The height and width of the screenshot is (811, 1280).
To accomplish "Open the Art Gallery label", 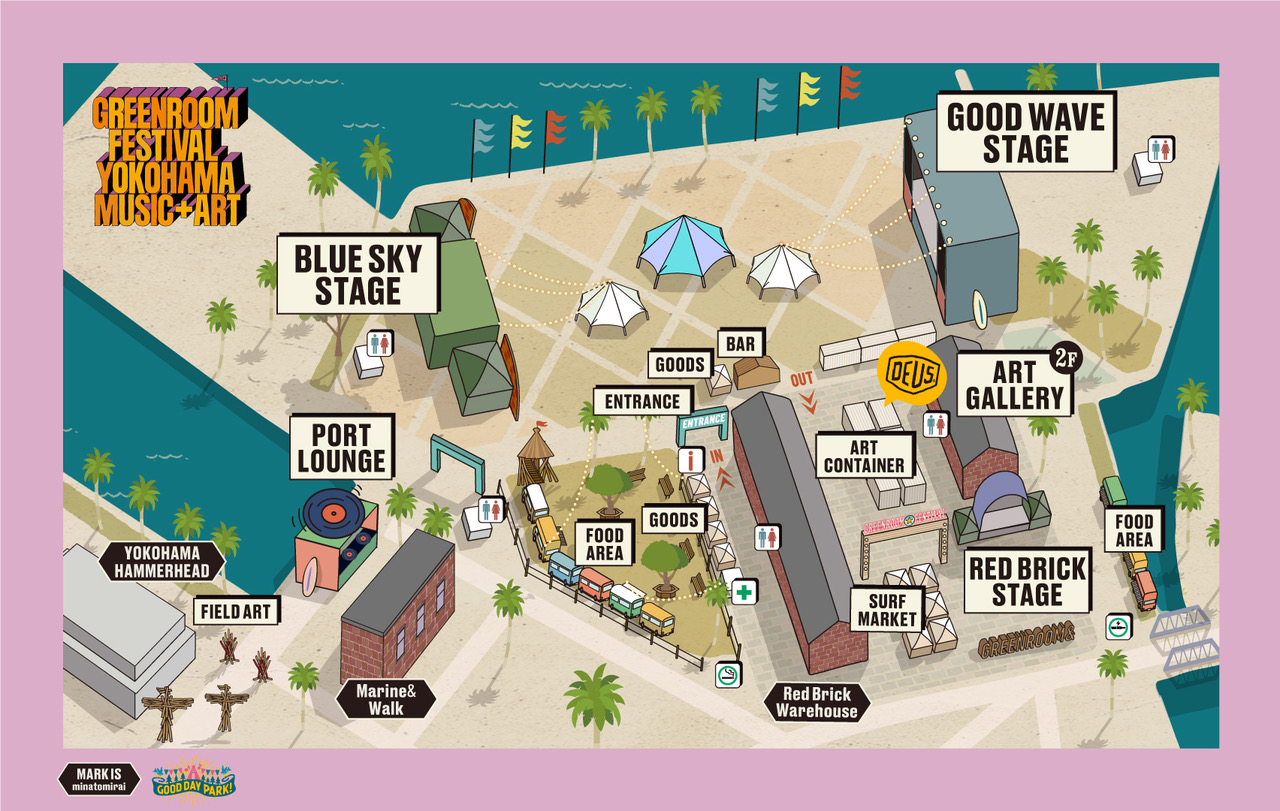I will [x=1014, y=385].
